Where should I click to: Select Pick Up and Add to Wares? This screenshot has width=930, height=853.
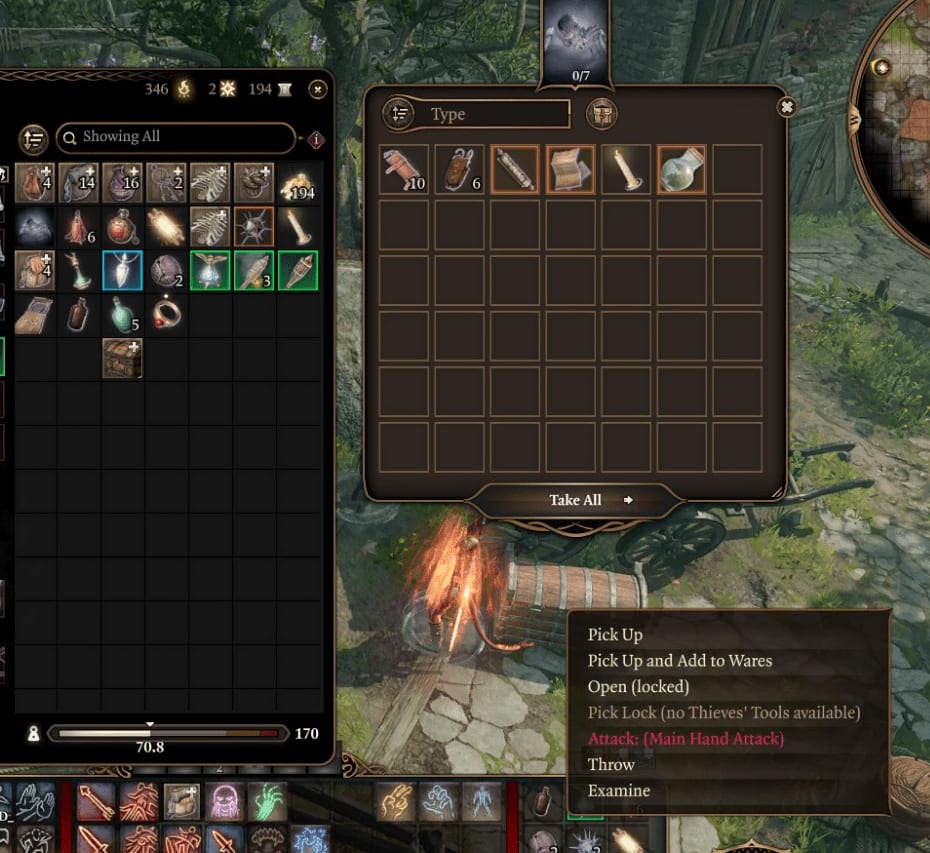[x=680, y=660]
